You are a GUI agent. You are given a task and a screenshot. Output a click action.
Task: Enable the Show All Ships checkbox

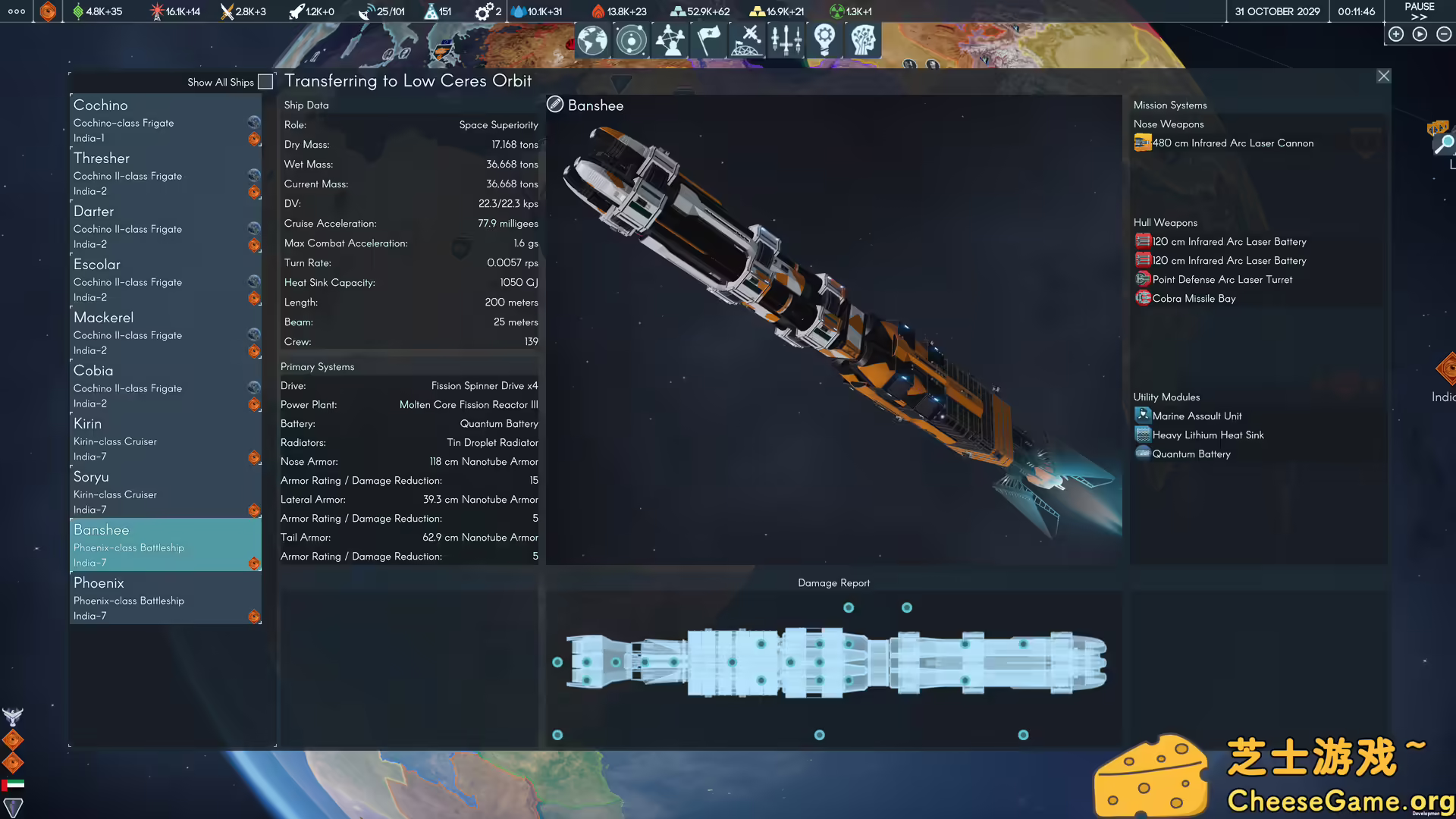[265, 81]
